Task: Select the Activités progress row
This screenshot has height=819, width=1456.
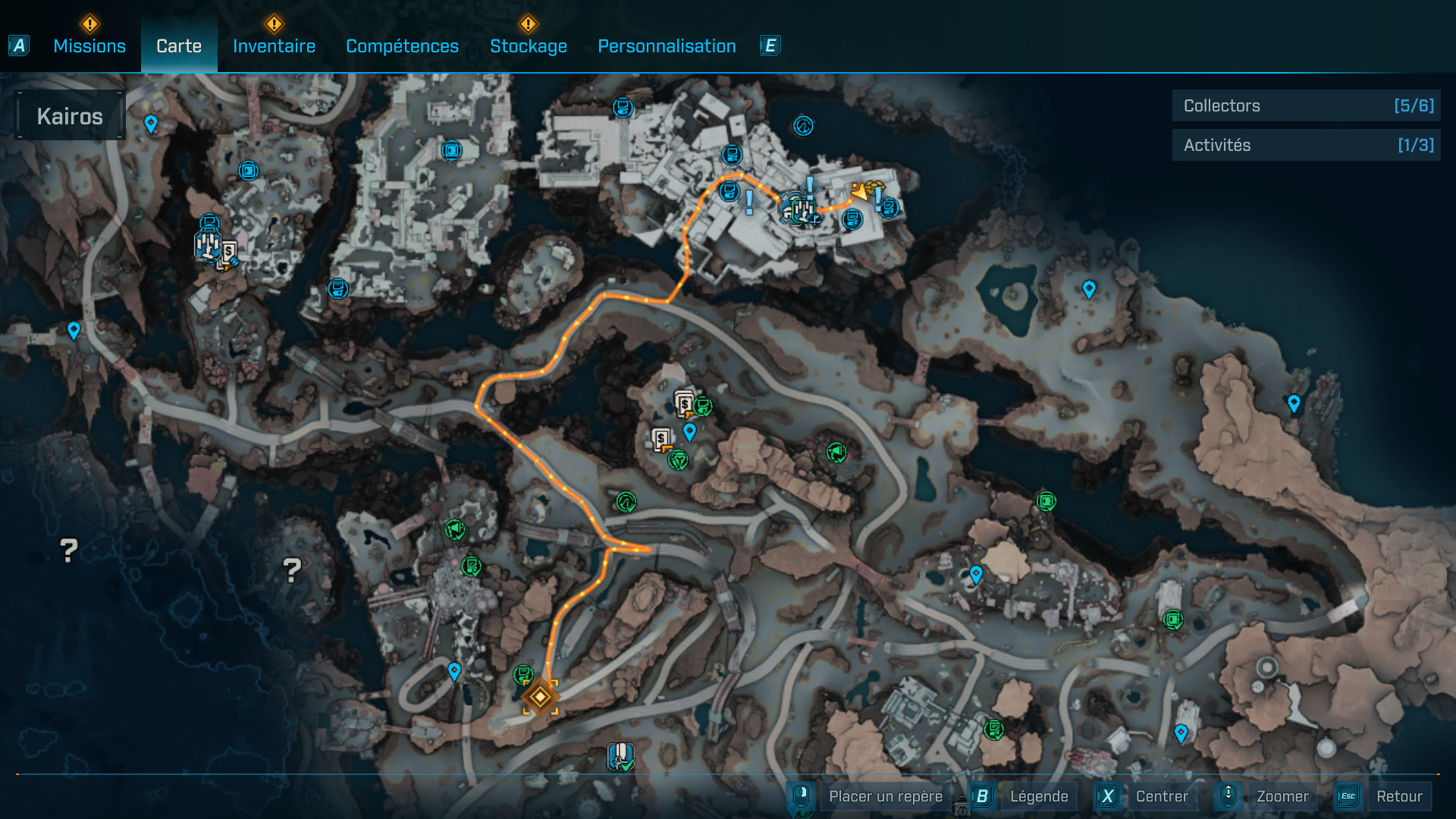Action: coord(1306,145)
